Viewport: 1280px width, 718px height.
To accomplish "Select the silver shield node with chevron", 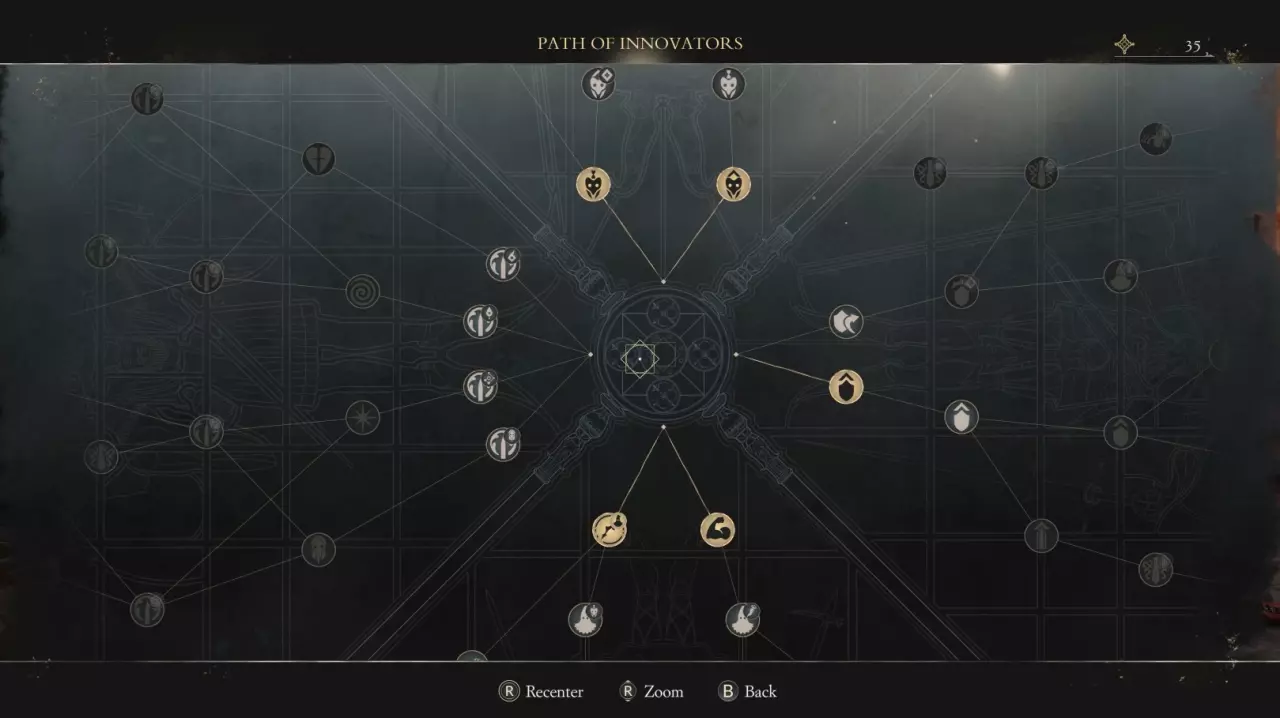I will click(x=961, y=417).
